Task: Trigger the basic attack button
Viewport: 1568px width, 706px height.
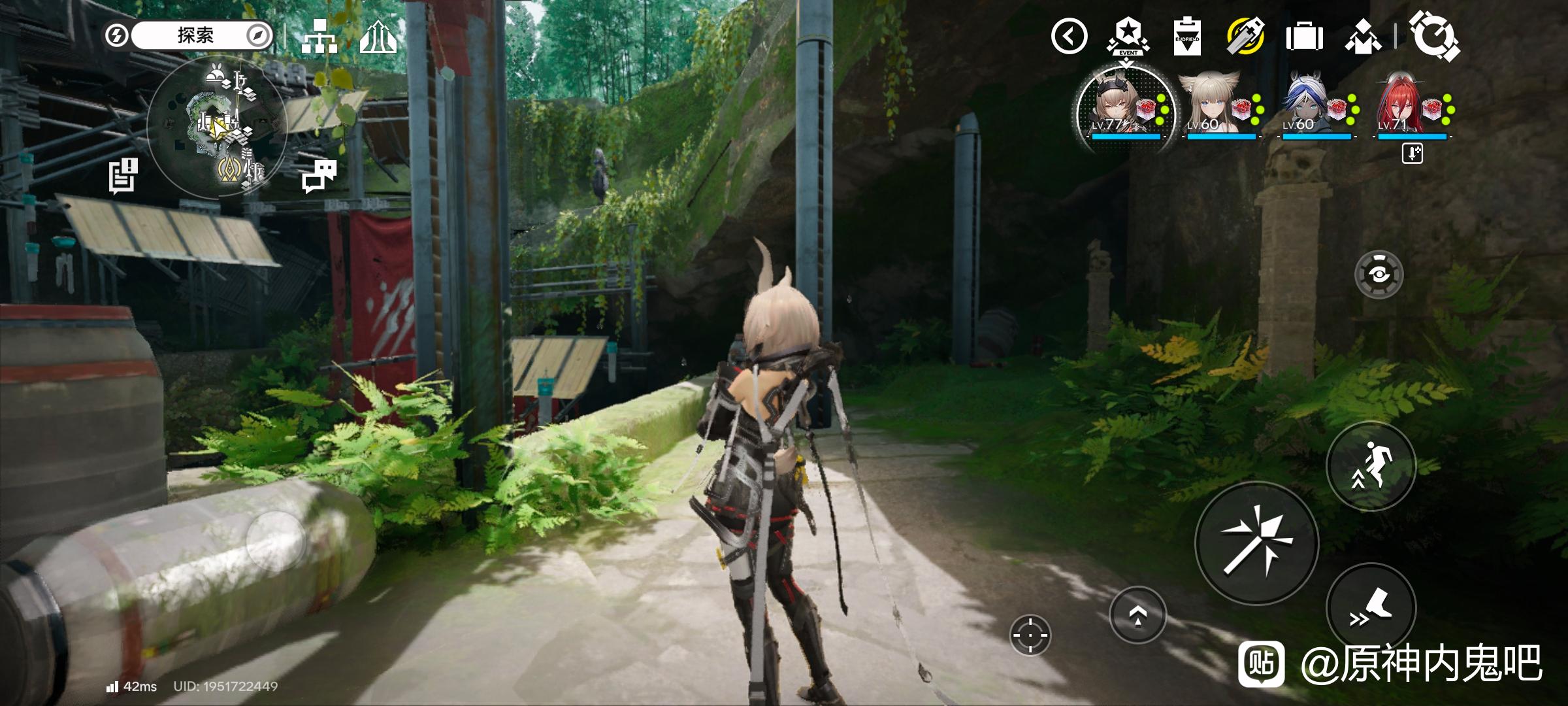Action: (1256, 543)
